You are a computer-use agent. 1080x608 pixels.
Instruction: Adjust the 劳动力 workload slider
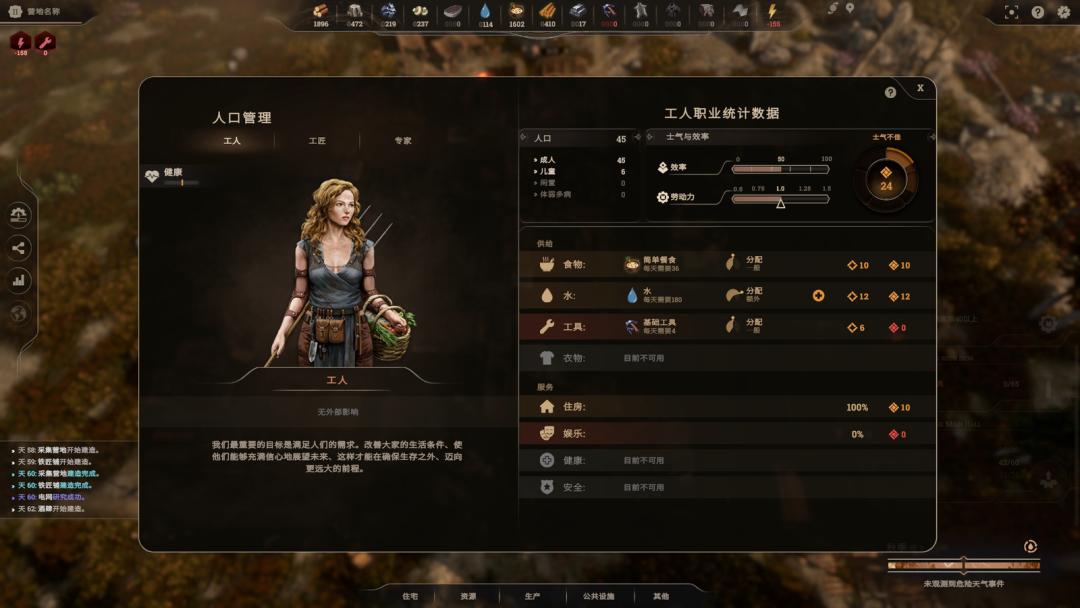click(780, 199)
